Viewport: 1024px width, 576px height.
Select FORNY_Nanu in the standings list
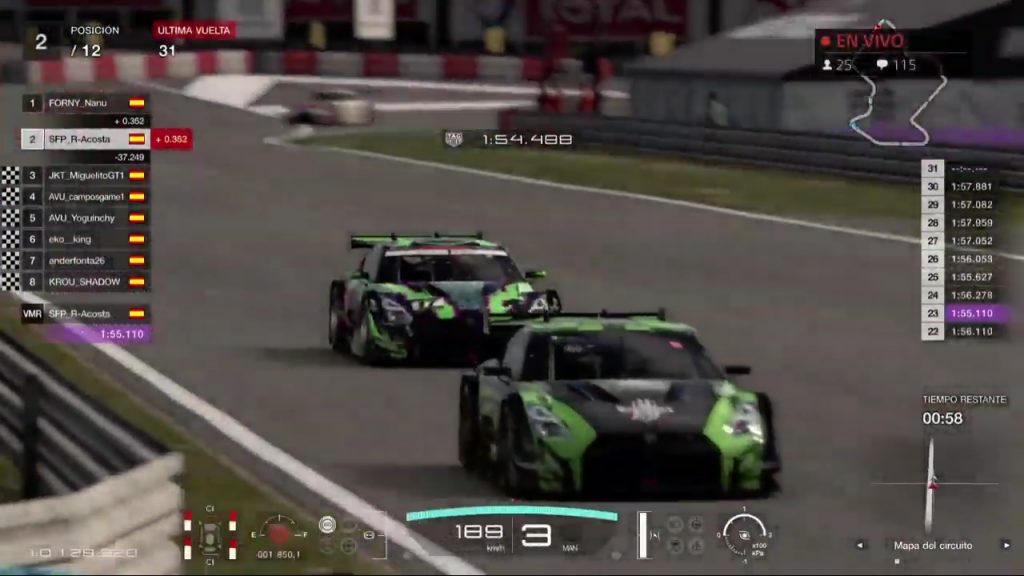(85, 103)
